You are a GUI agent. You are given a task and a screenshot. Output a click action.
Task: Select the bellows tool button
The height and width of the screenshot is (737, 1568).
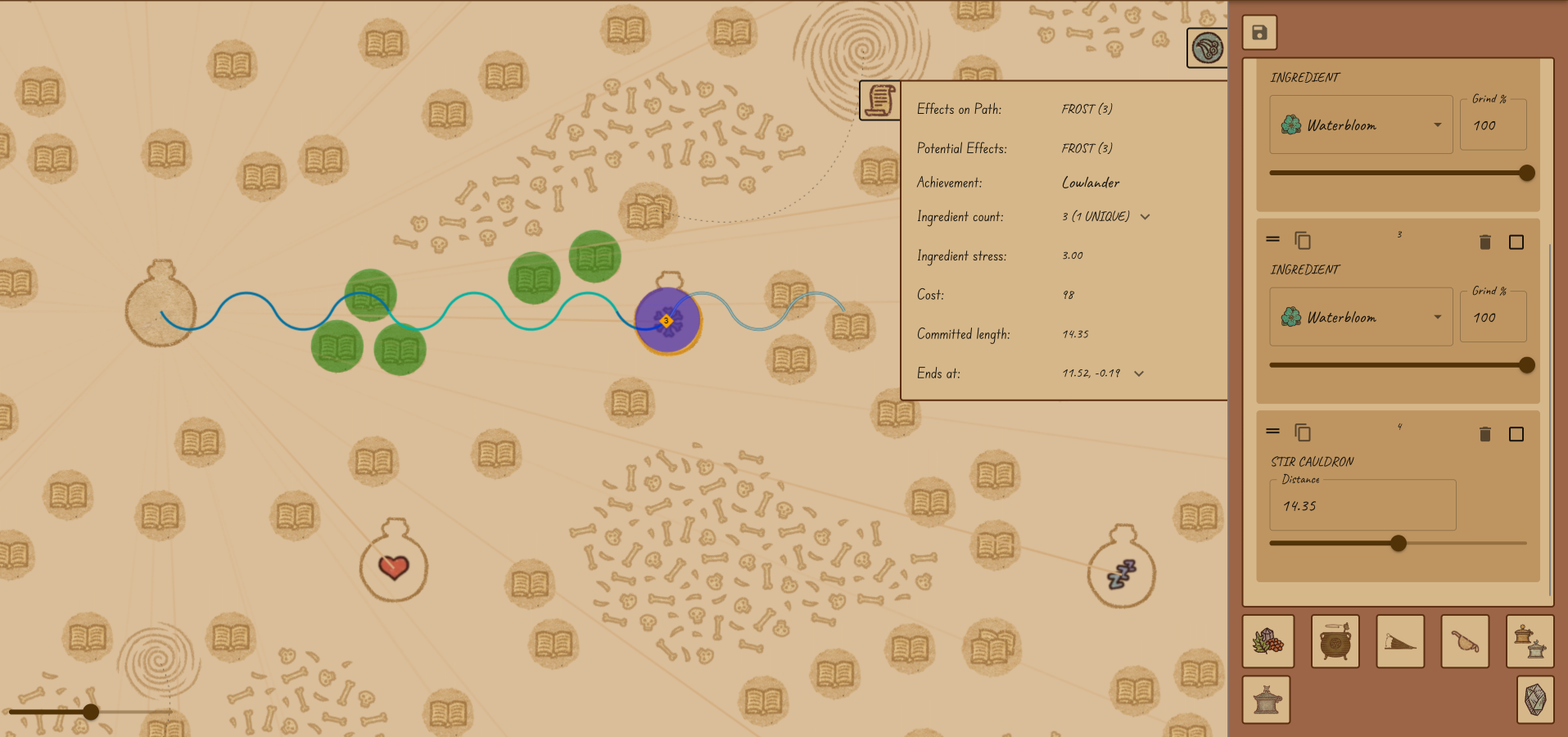1399,641
